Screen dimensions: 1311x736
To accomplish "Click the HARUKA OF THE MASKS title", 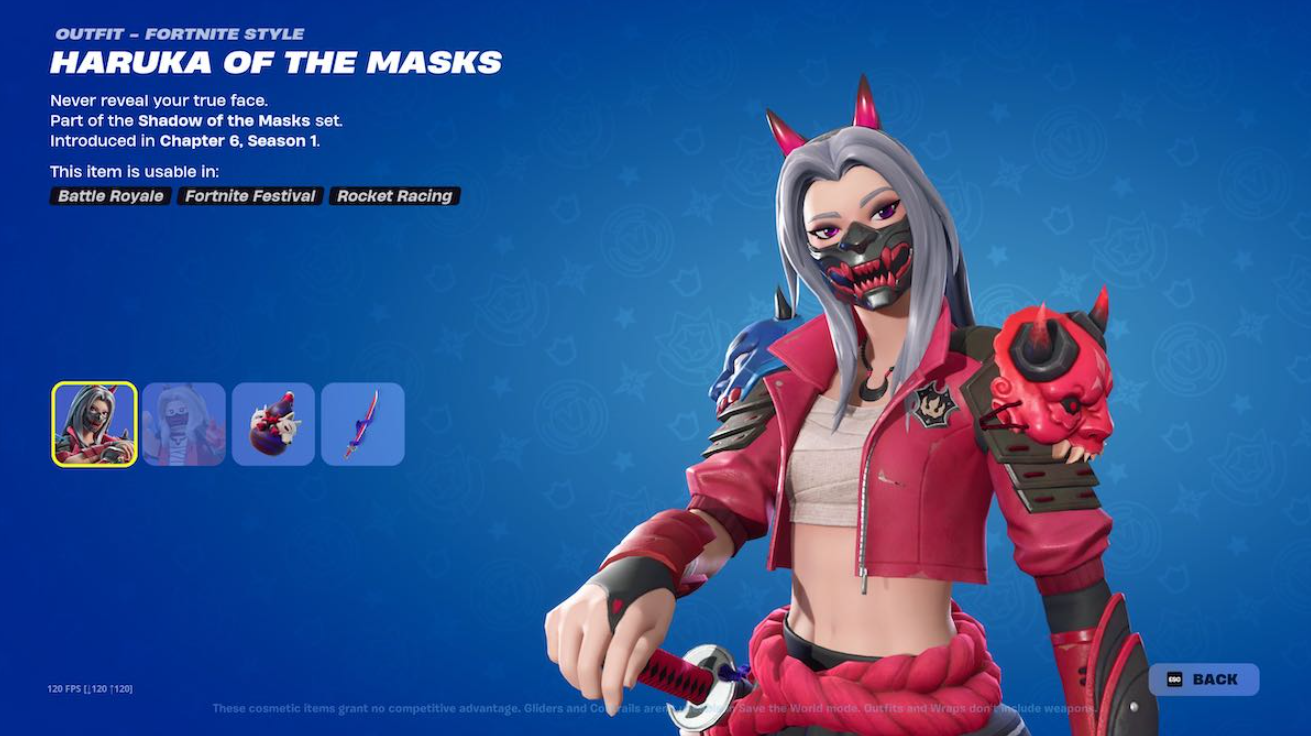I will tap(276, 62).
